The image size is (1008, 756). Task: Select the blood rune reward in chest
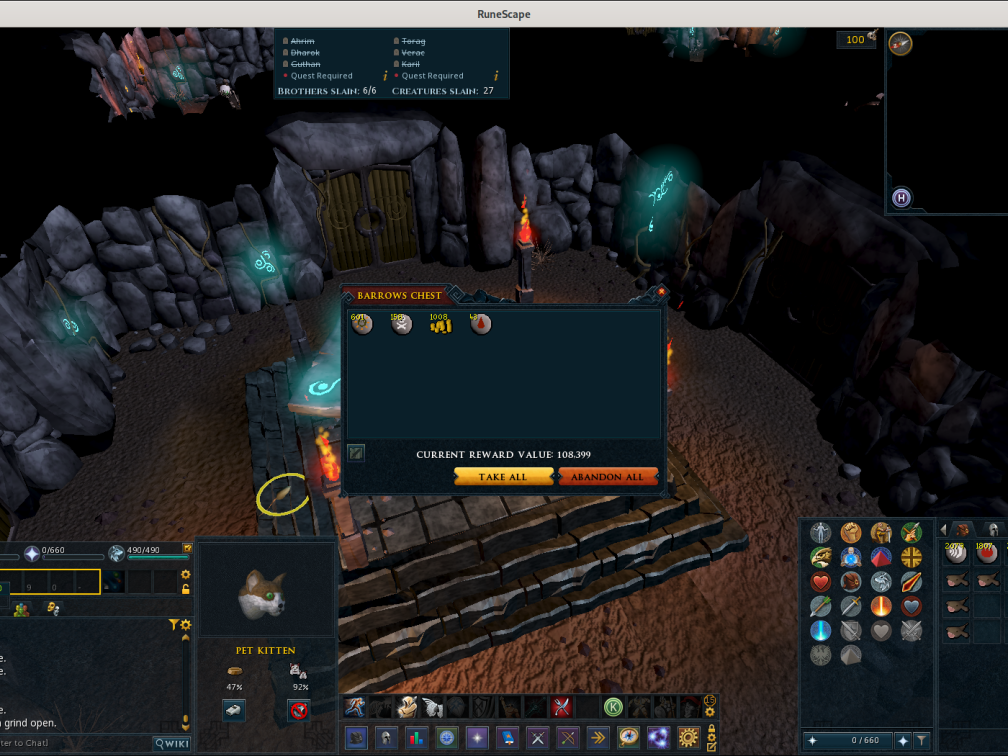pyautogui.click(x=481, y=324)
